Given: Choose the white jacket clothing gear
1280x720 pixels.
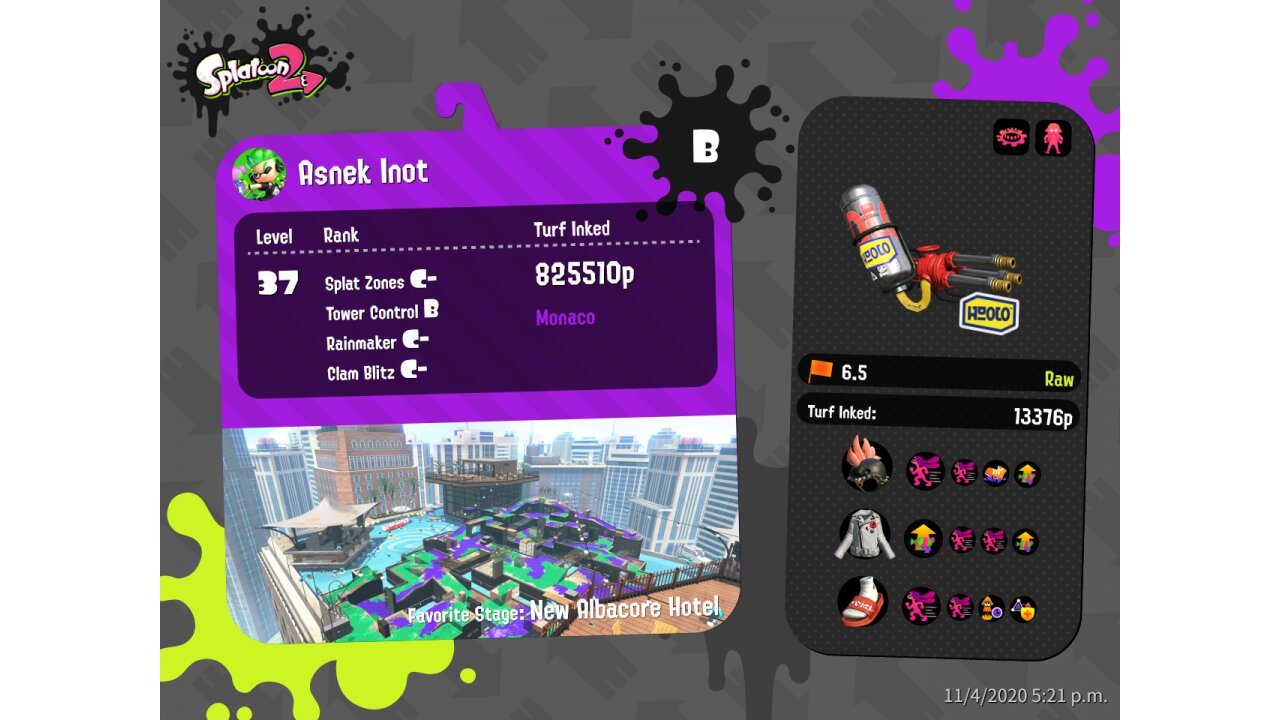Looking at the screenshot, I should point(865,535).
